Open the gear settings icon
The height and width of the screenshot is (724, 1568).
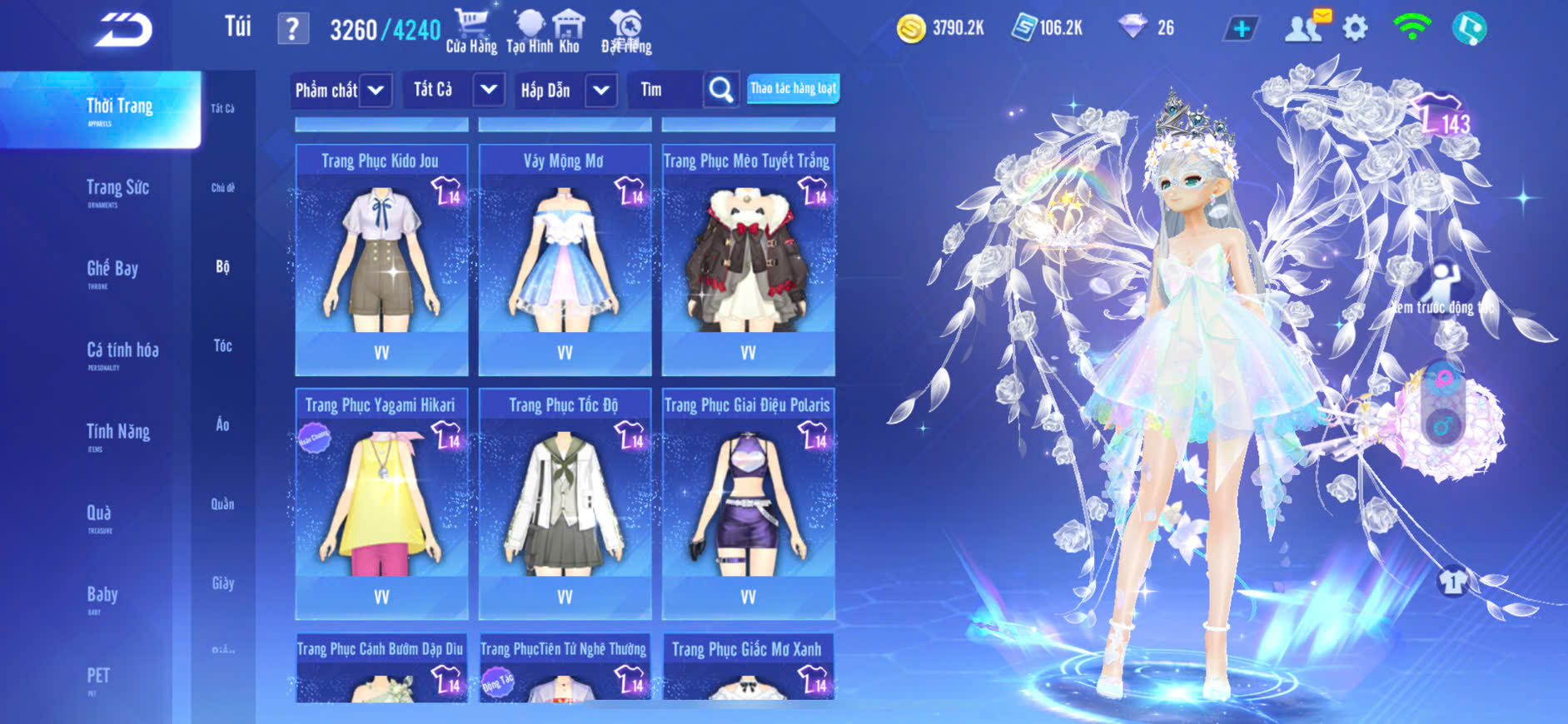[x=1355, y=29]
